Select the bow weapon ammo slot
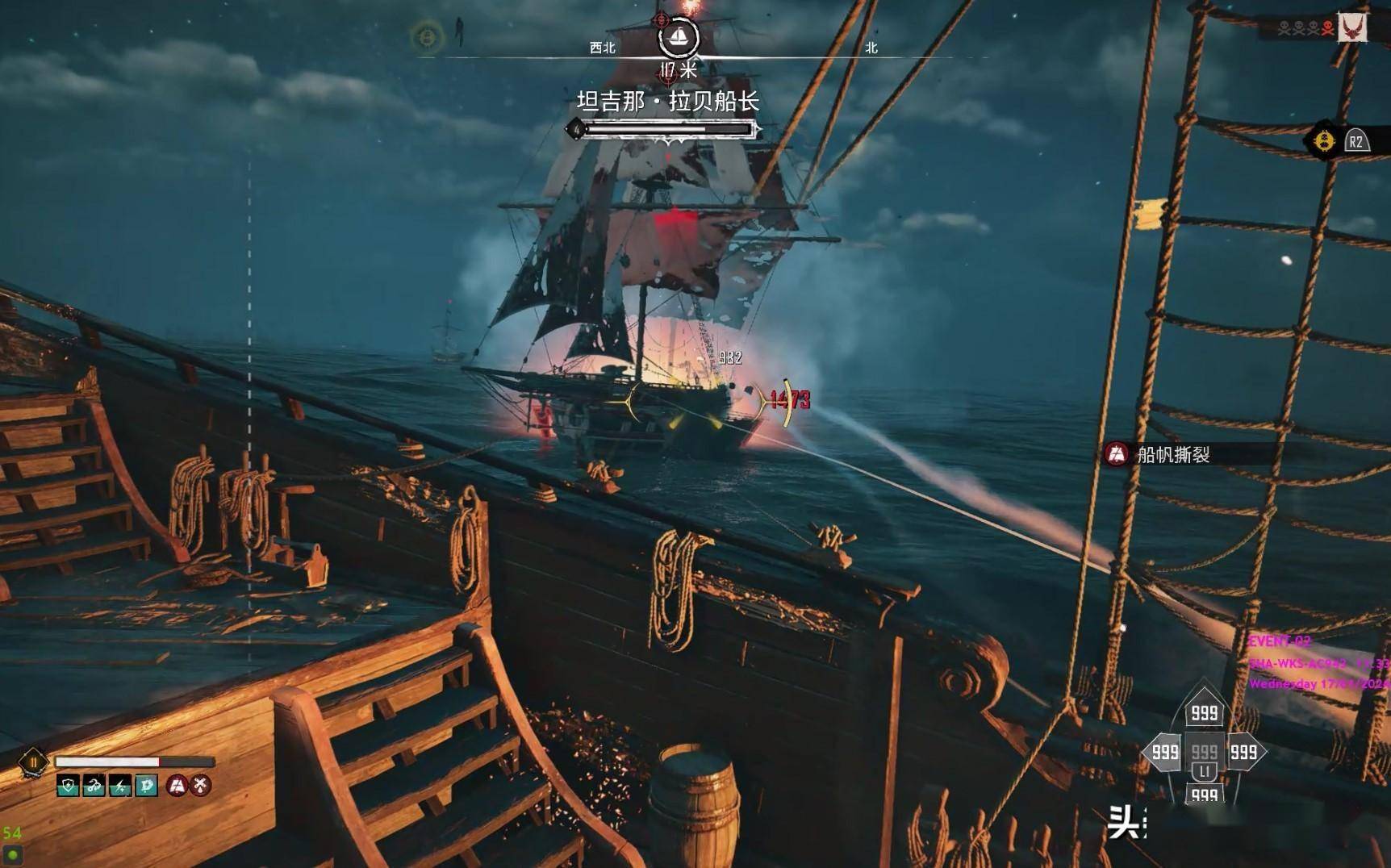The width and height of the screenshot is (1391, 868). coord(1204,712)
